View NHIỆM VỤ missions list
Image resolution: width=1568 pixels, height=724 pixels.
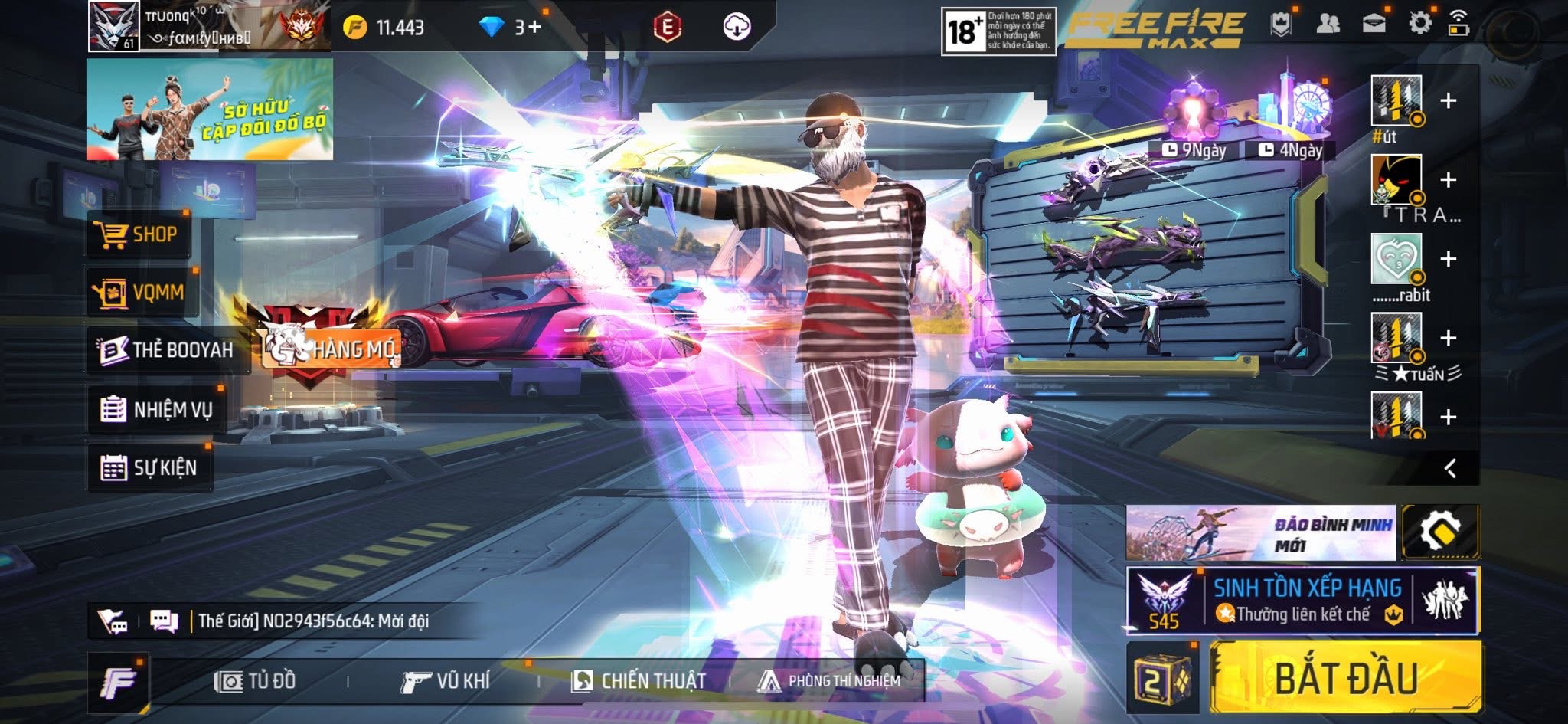click(157, 409)
